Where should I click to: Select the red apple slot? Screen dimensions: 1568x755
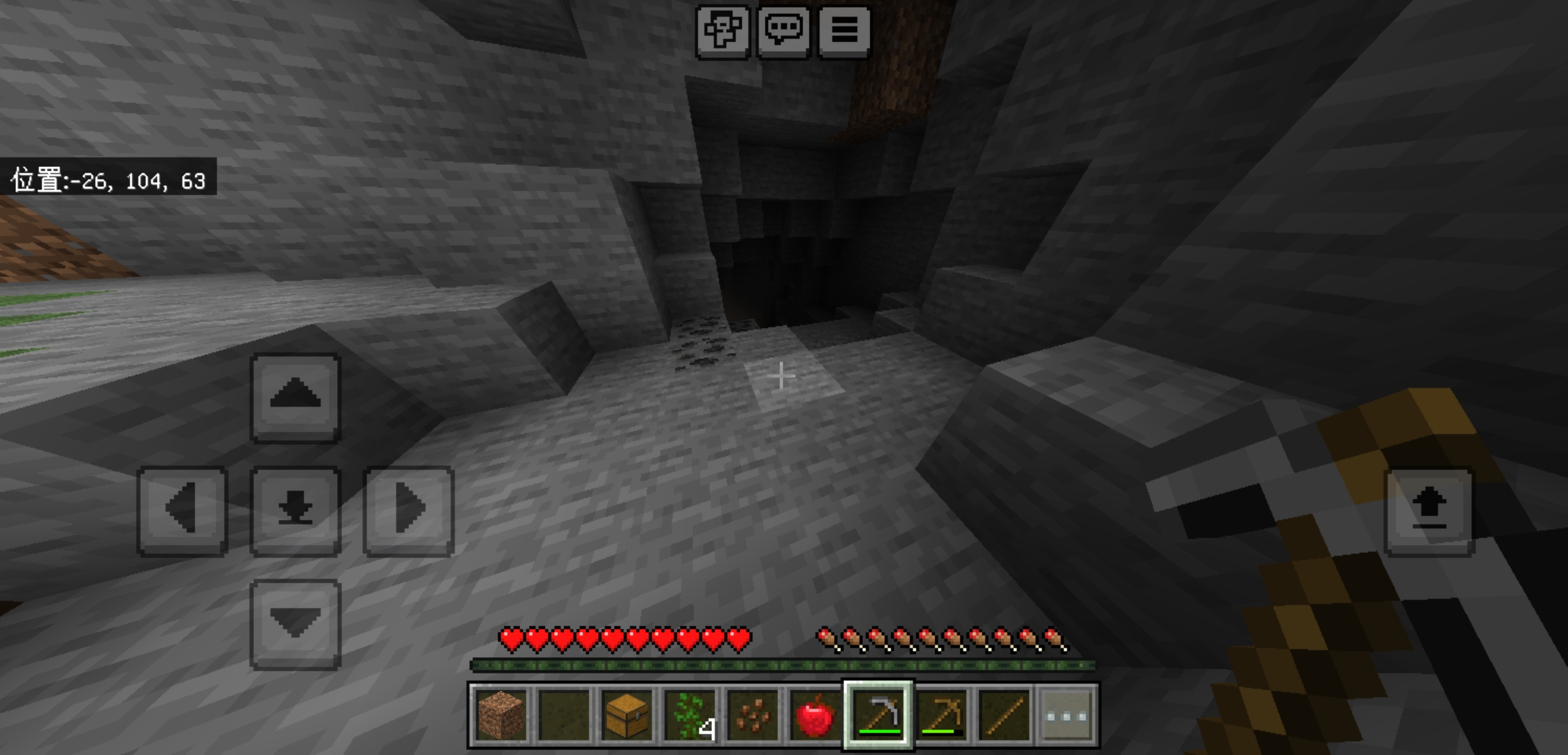pos(815,715)
